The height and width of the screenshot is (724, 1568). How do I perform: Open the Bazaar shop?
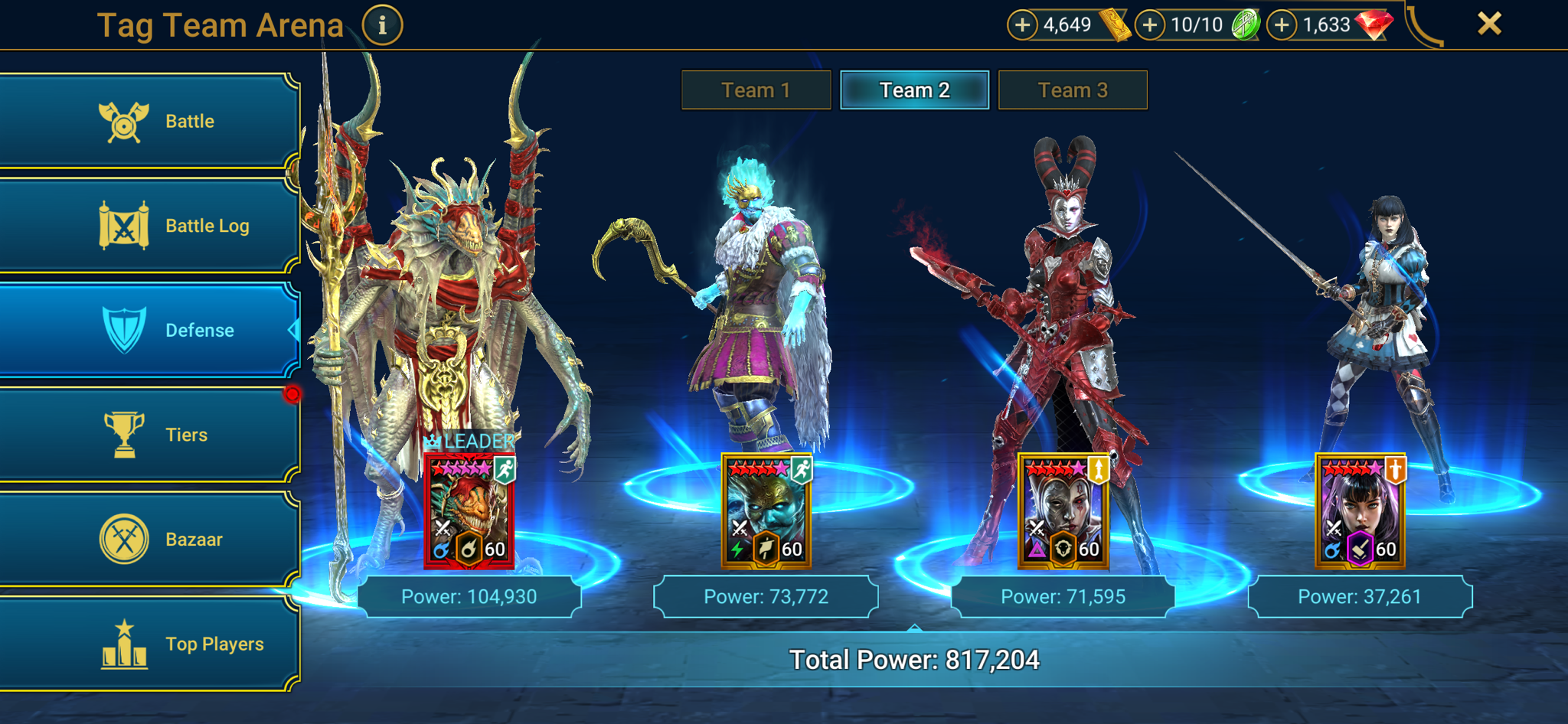click(x=149, y=539)
